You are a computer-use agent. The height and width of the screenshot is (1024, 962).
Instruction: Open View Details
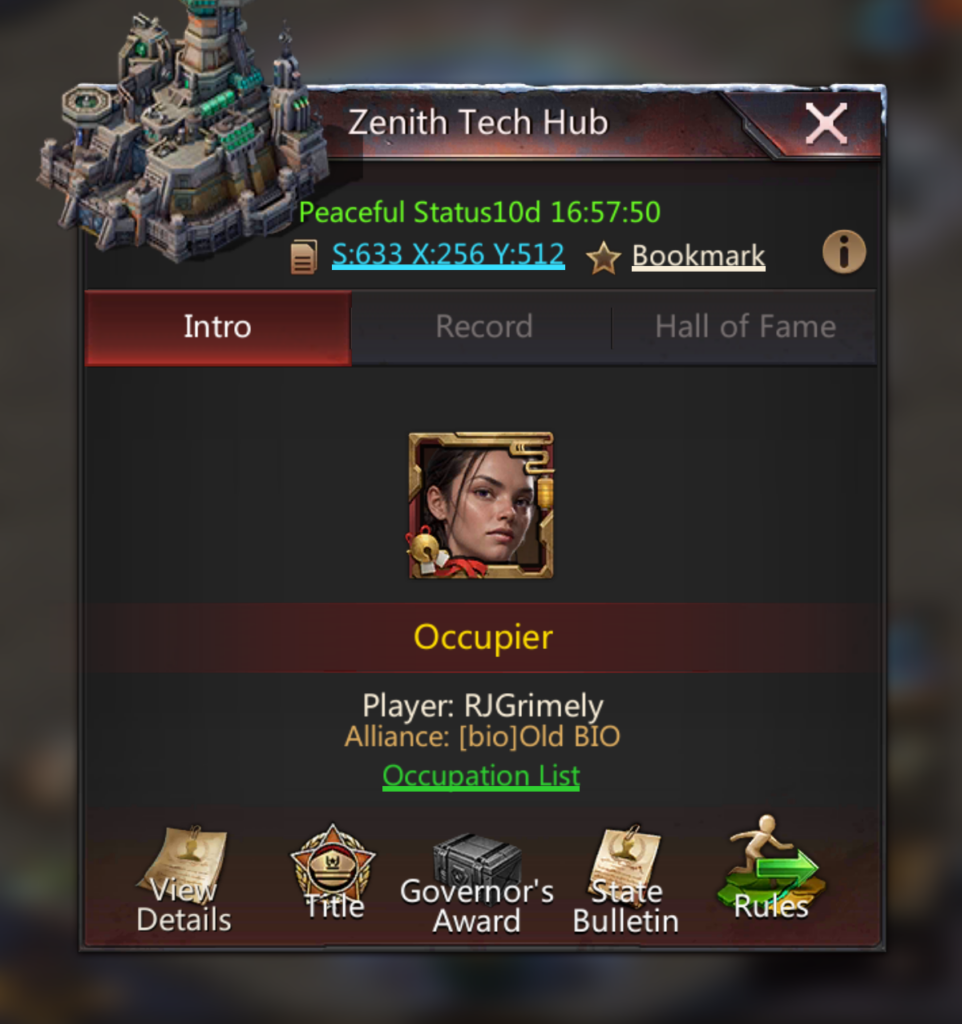coord(183,881)
